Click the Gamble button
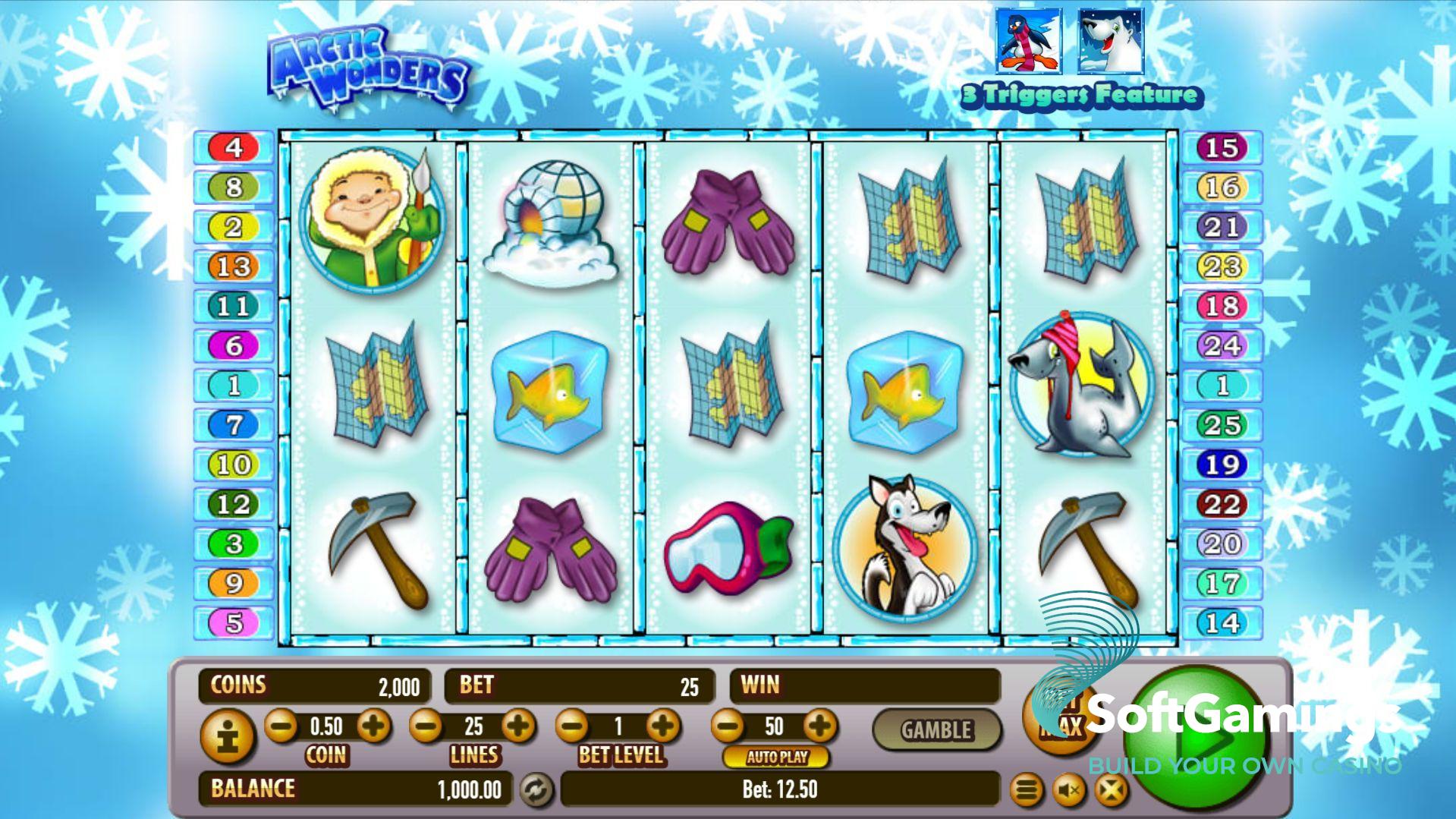 [x=936, y=729]
